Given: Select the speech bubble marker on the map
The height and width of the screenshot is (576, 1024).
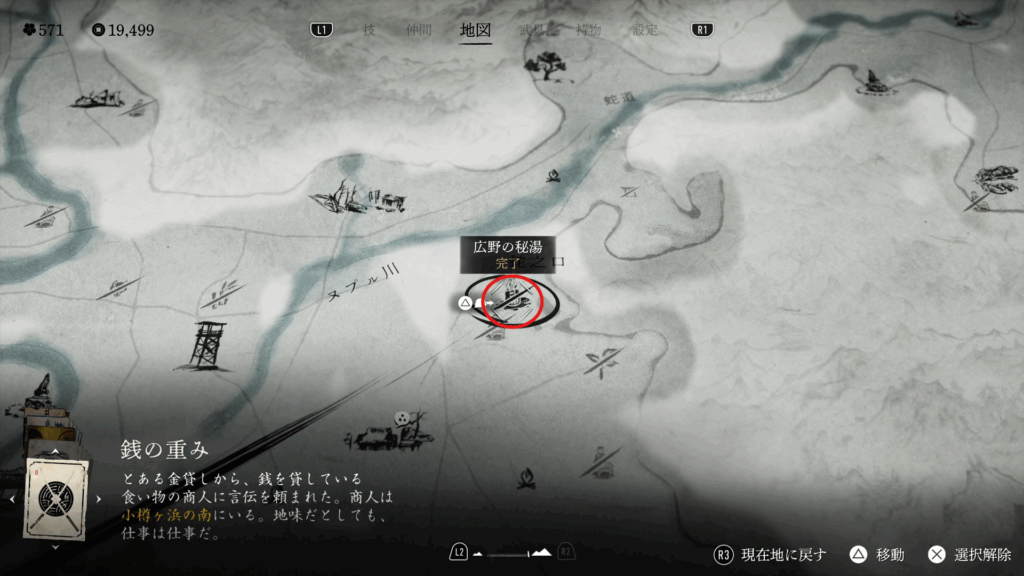Looking at the screenshot, I should [x=404, y=418].
